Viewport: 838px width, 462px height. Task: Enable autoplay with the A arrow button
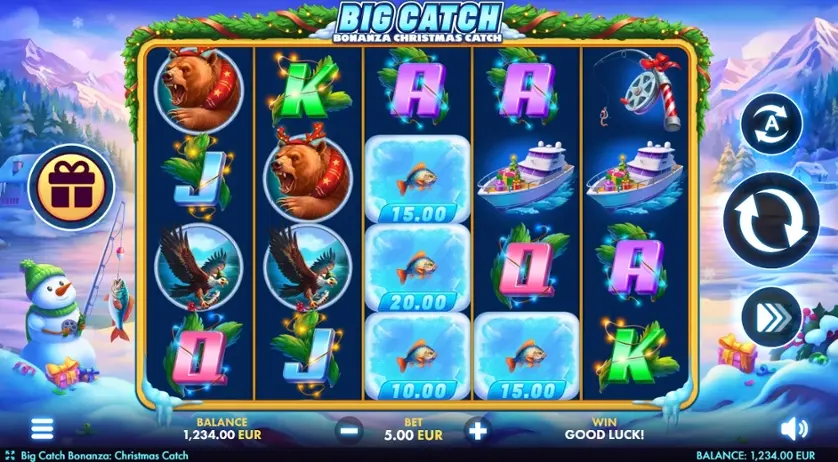click(770, 124)
